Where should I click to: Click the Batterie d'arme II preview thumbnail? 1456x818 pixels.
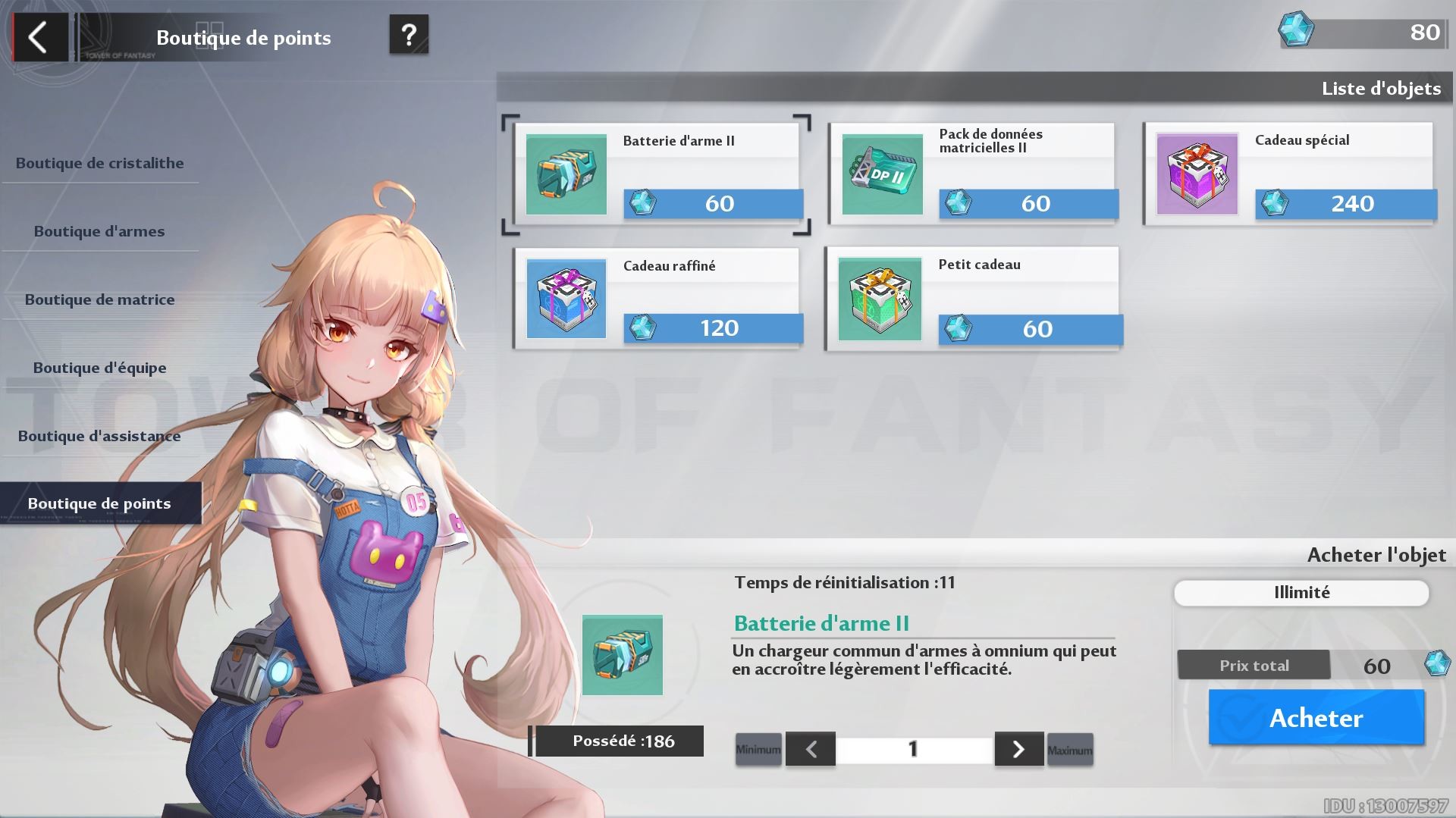click(622, 653)
